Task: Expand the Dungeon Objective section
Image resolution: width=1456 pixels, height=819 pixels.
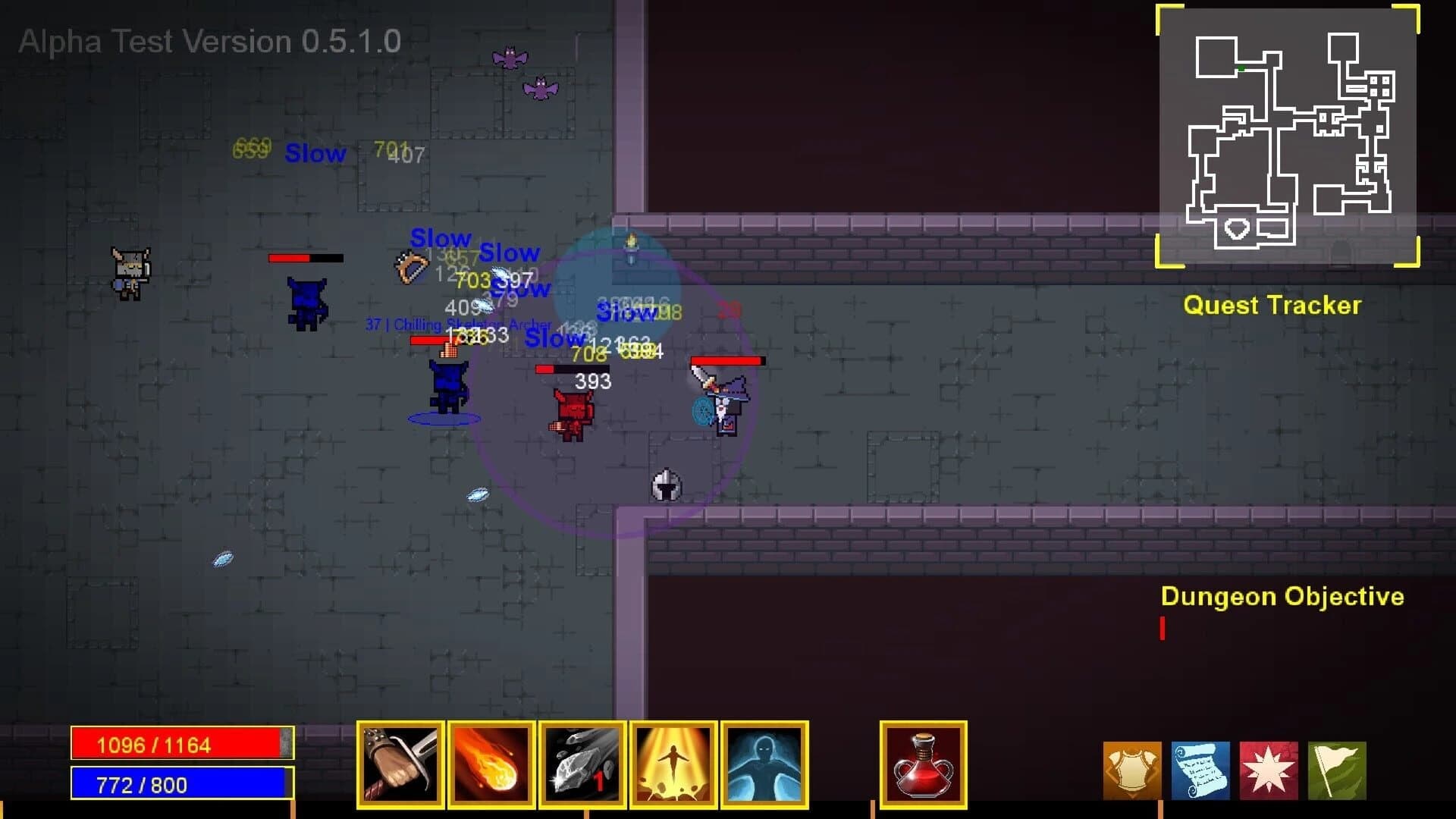Action: pos(1283,597)
